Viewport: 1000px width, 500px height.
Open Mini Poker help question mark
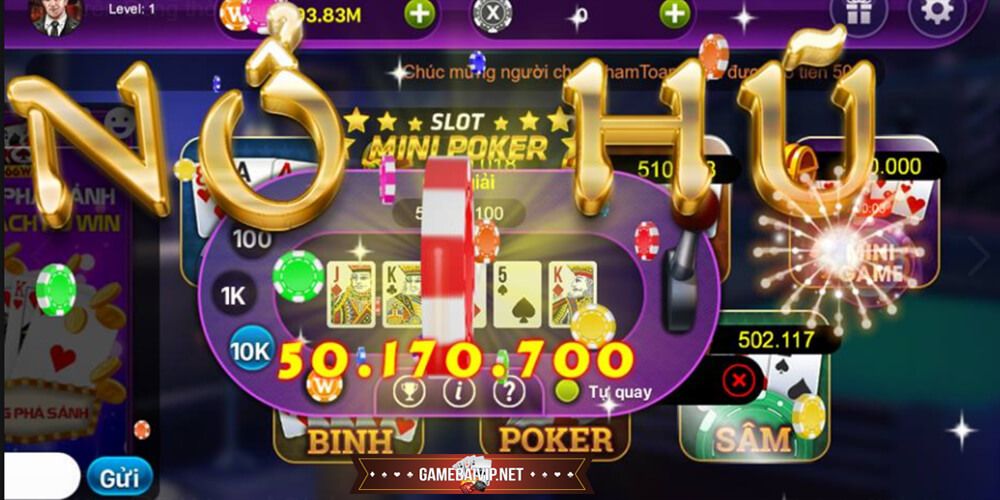509,391
